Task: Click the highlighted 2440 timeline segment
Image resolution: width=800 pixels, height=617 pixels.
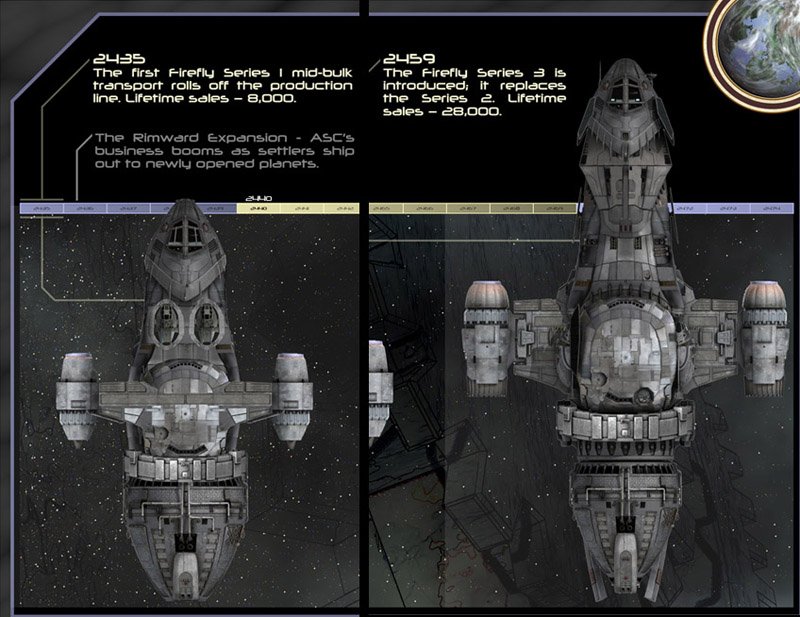Action: click(258, 208)
